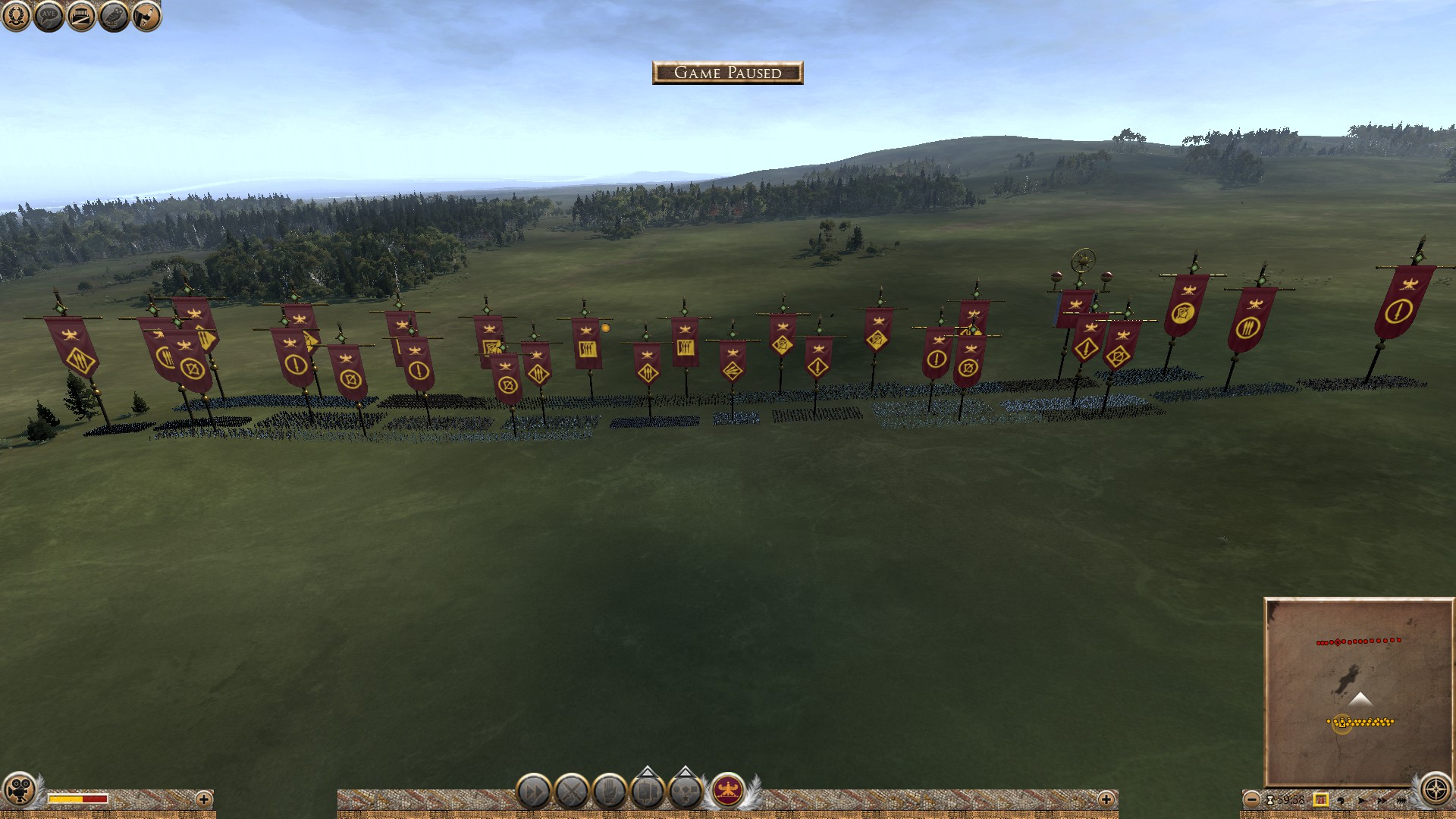Expand the left panel plus button
The width and height of the screenshot is (1456, 819).
click(203, 799)
